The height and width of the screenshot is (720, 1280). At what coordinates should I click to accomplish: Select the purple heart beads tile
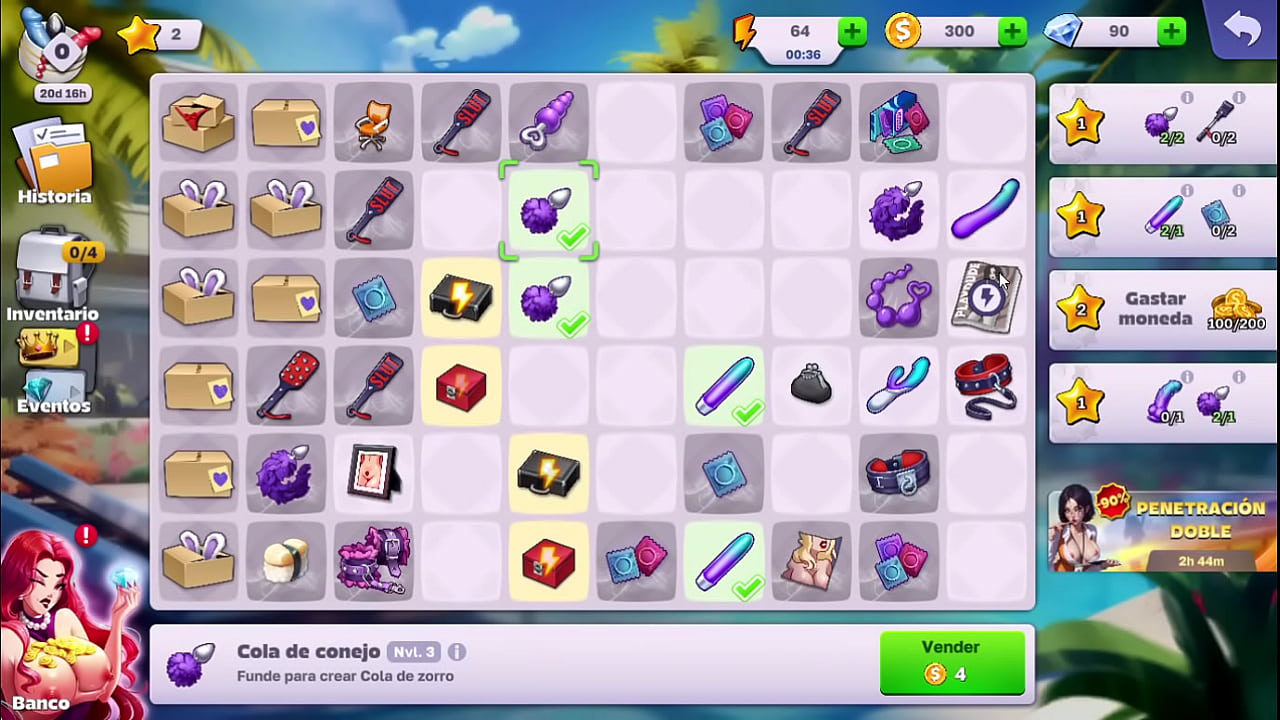(898, 298)
